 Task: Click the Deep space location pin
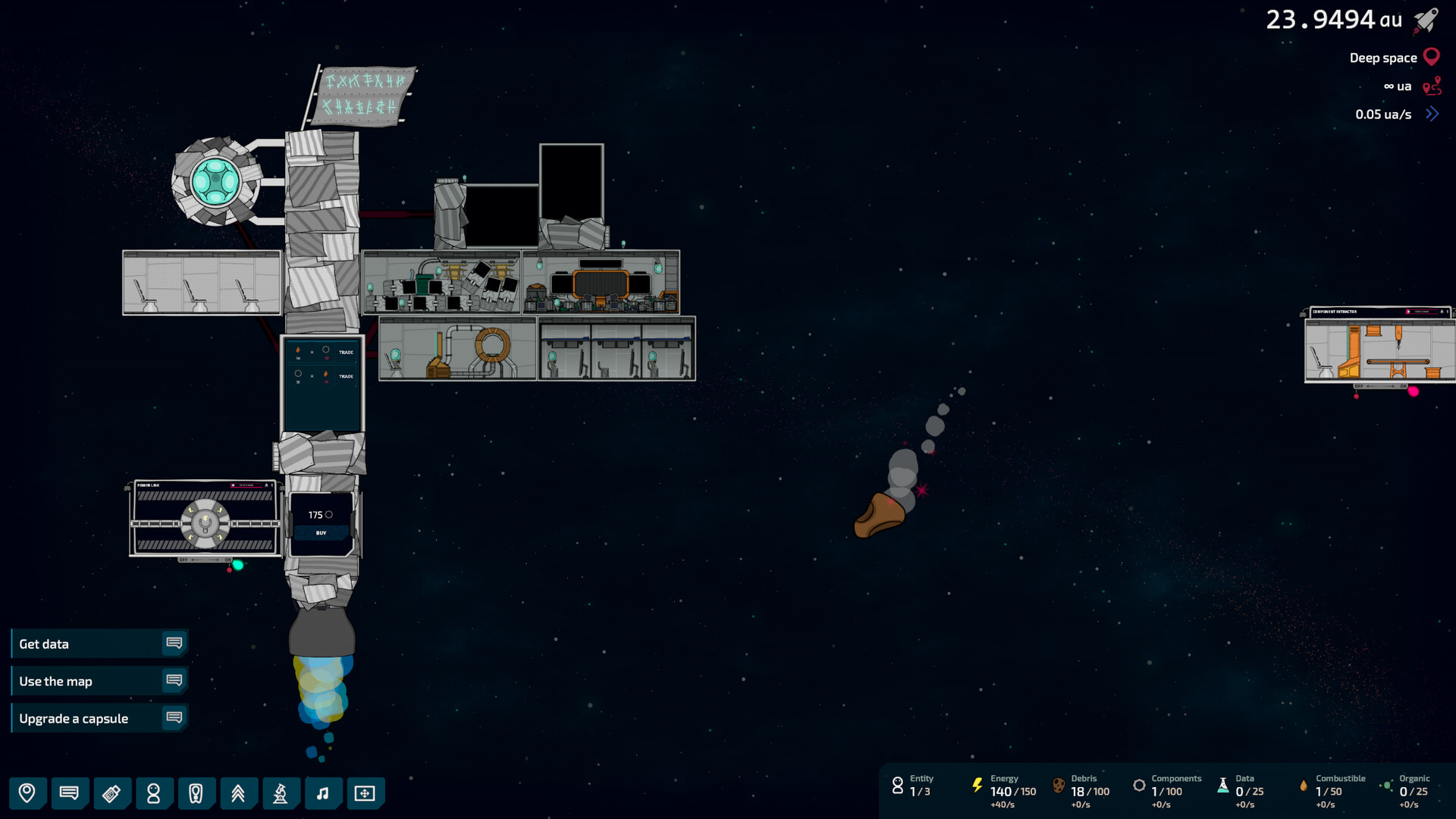pos(1432,58)
